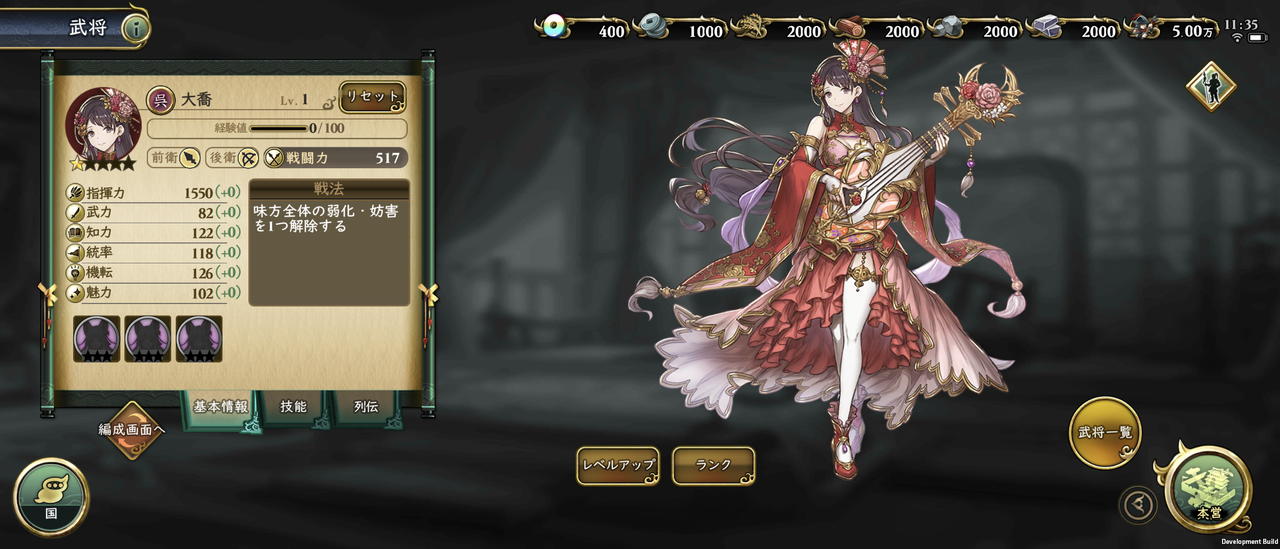This screenshot has width=1280, height=549.
Task: Open the 武将一覧 general list
Action: pos(1105,433)
